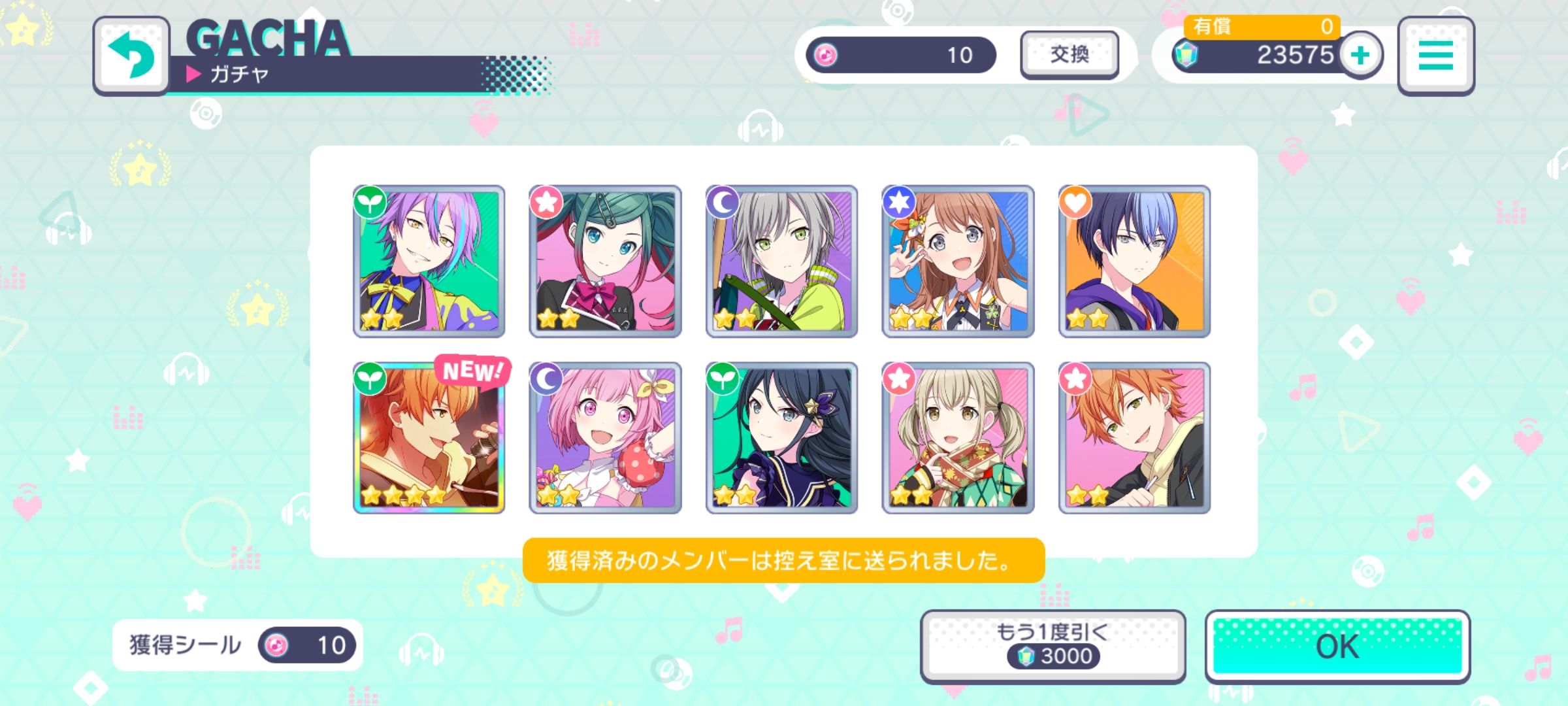Open the 交換 exchange screen
This screenshot has height=706, width=1568.
coord(1069,55)
